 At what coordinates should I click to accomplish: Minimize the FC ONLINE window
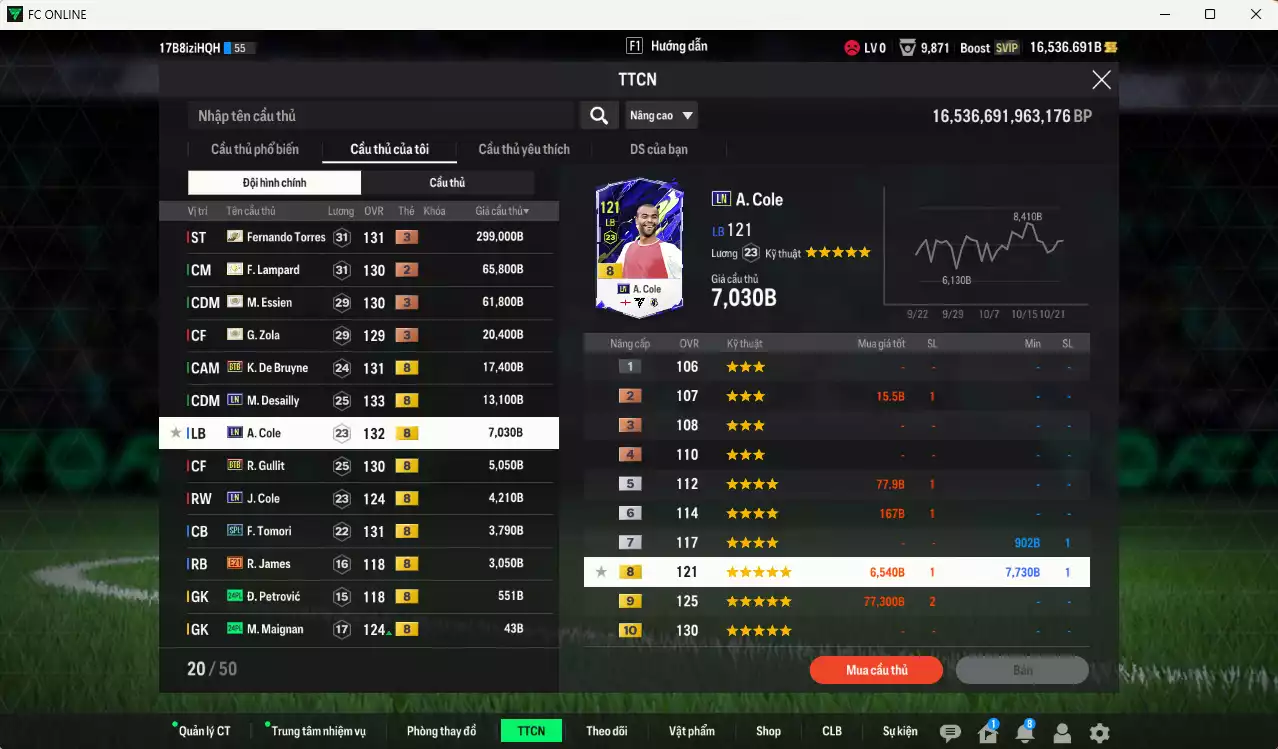[x=1164, y=14]
